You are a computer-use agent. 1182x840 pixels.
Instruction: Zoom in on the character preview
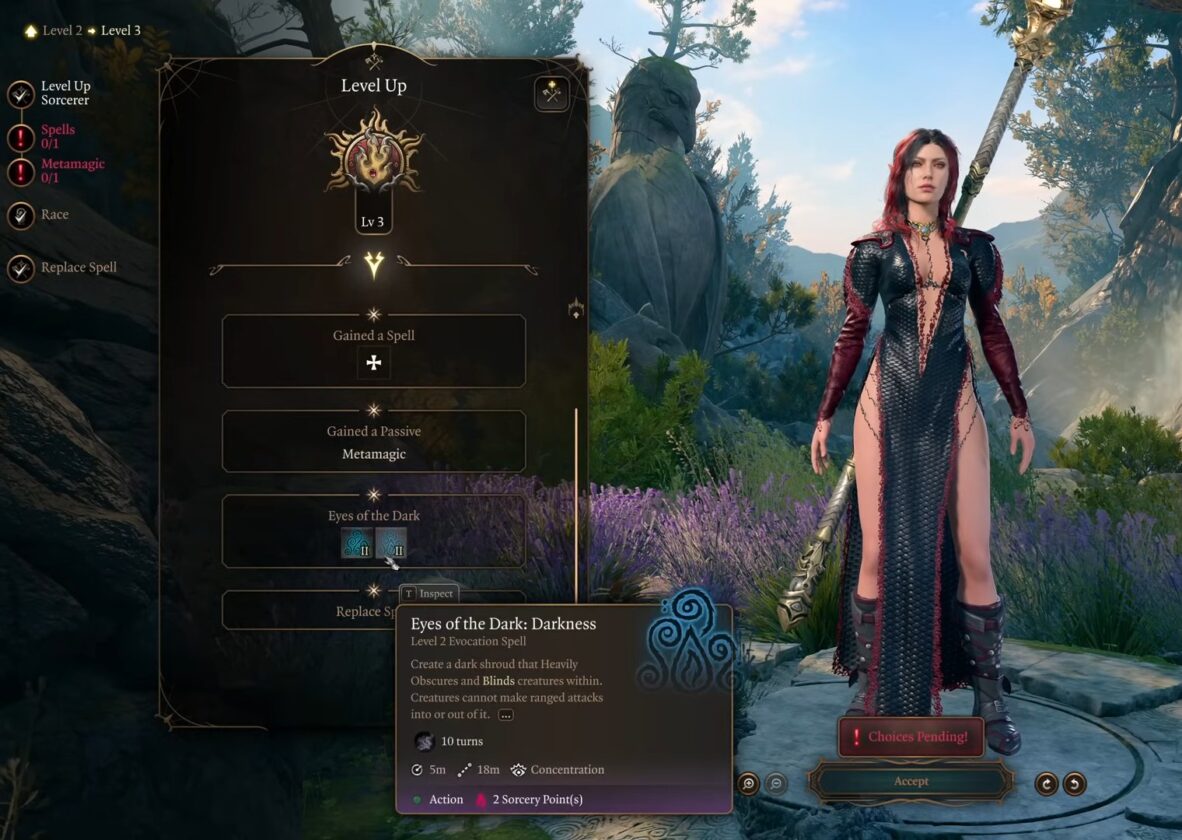click(x=748, y=783)
